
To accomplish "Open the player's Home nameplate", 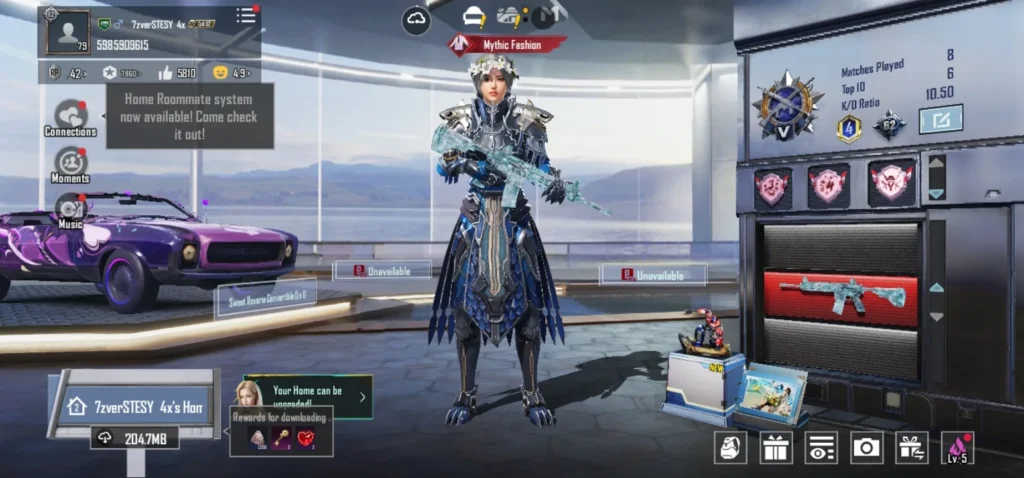I will [135, 407].
